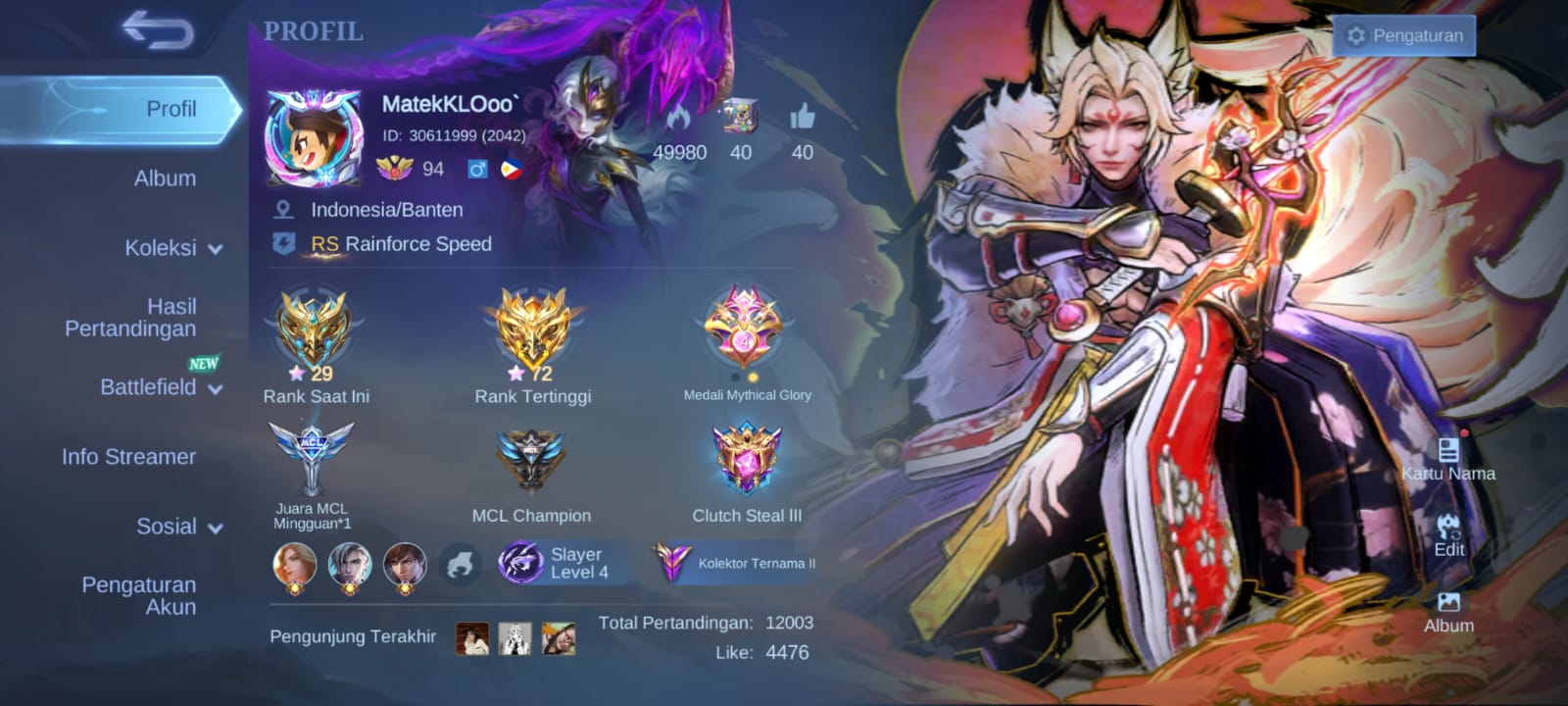Go back using the return arrow

(157, 30)
